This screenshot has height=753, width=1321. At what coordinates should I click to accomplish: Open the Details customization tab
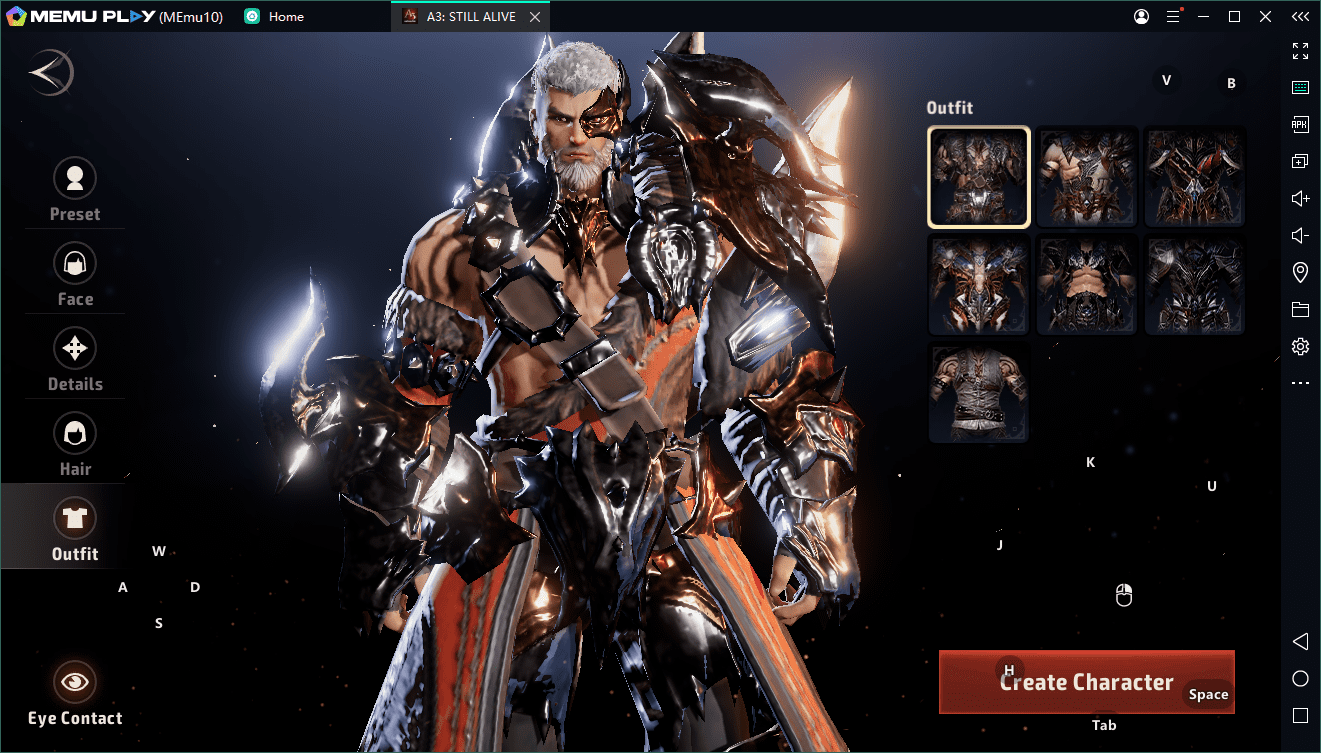pyautogui.click(x=75, y=359)
